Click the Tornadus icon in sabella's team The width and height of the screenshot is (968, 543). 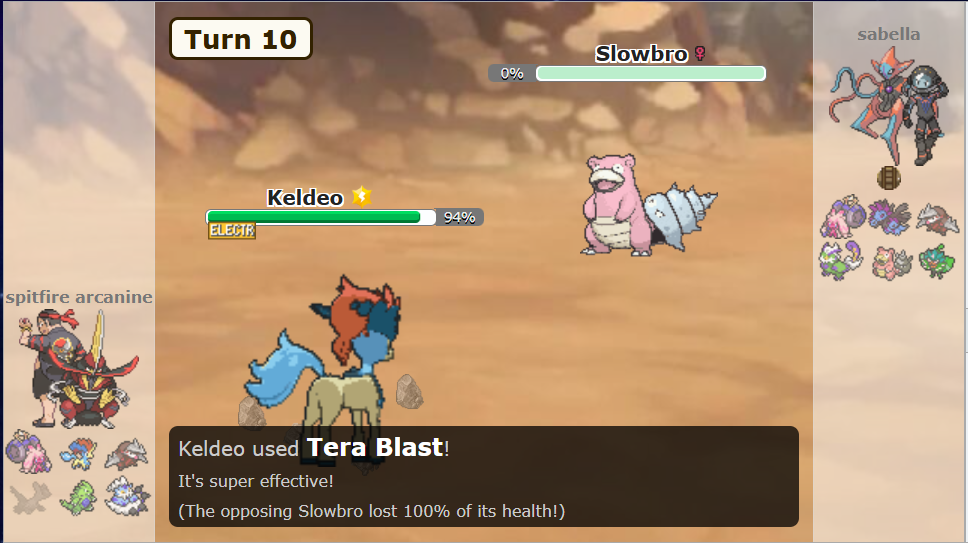pyautogui.click(x=841, y=260)
